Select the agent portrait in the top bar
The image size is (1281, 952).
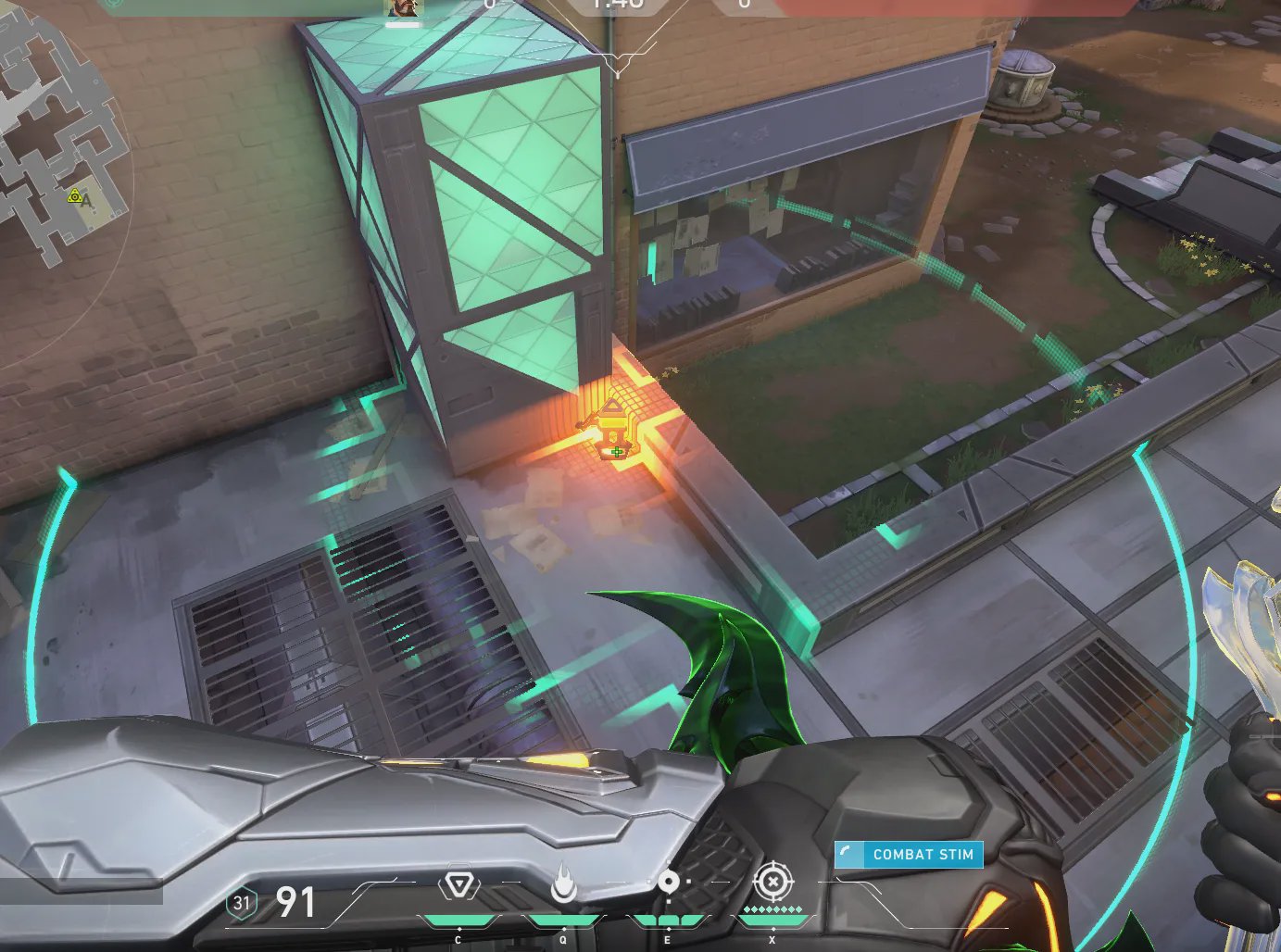[x=403, y=8]
